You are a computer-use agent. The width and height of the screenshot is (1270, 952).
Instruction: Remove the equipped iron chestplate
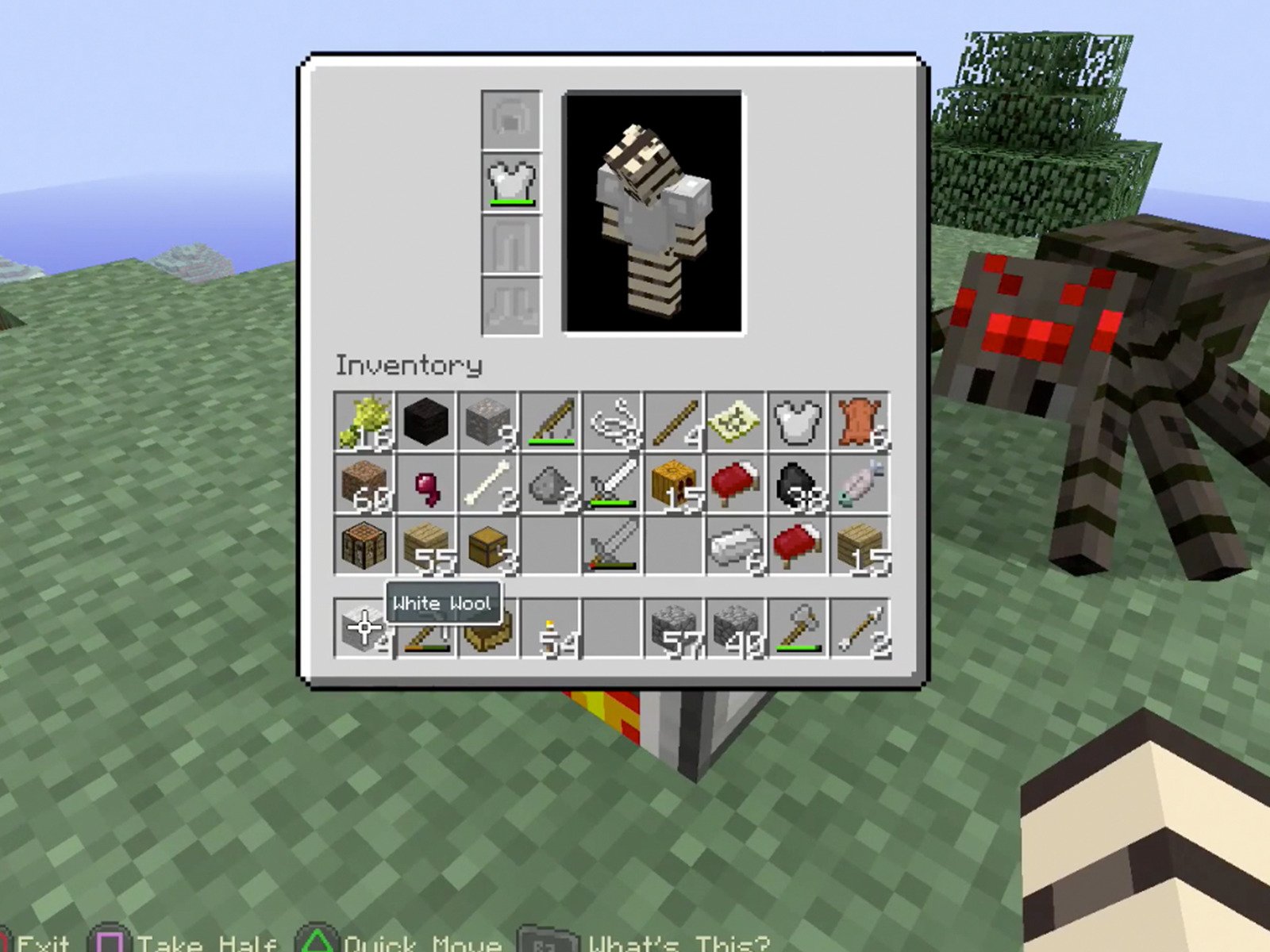[510, 181]
